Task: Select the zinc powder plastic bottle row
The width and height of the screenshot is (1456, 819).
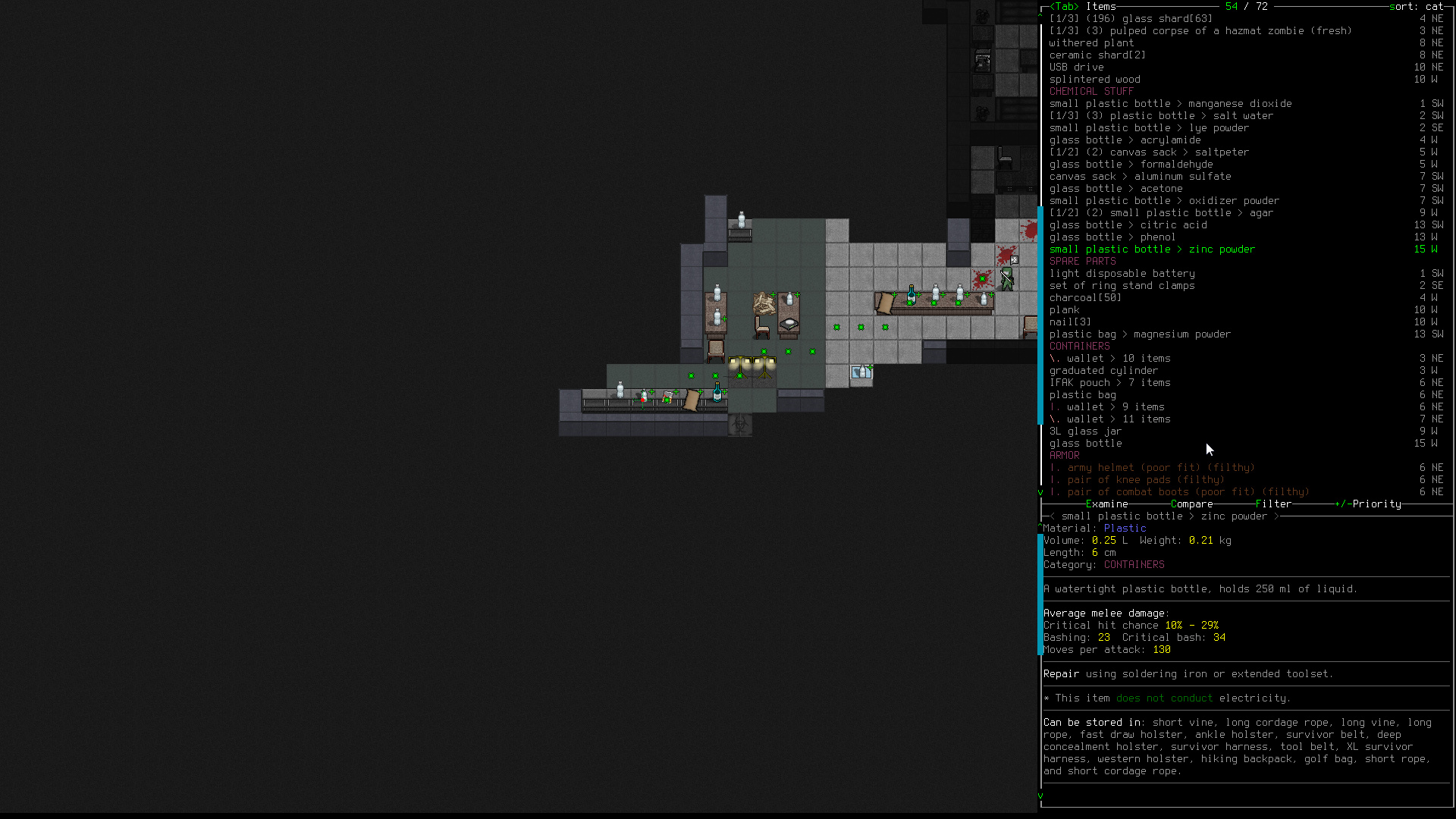Action: pos(1152,249)
